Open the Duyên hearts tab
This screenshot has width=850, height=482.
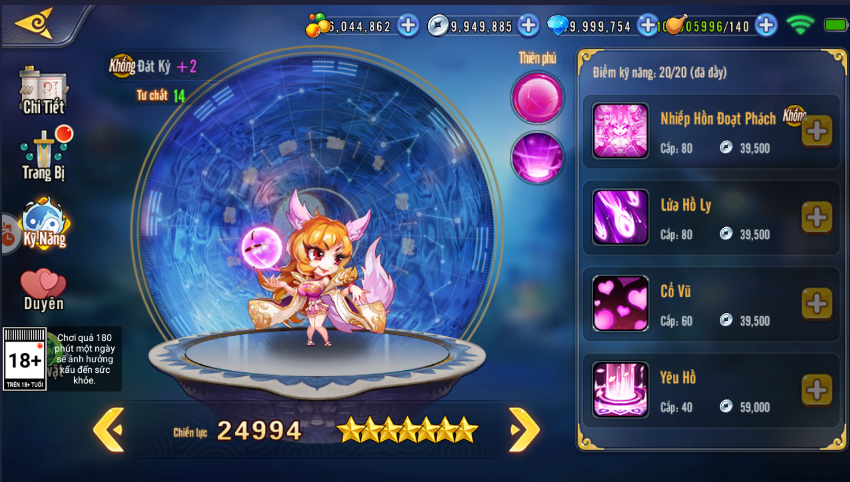43,290
